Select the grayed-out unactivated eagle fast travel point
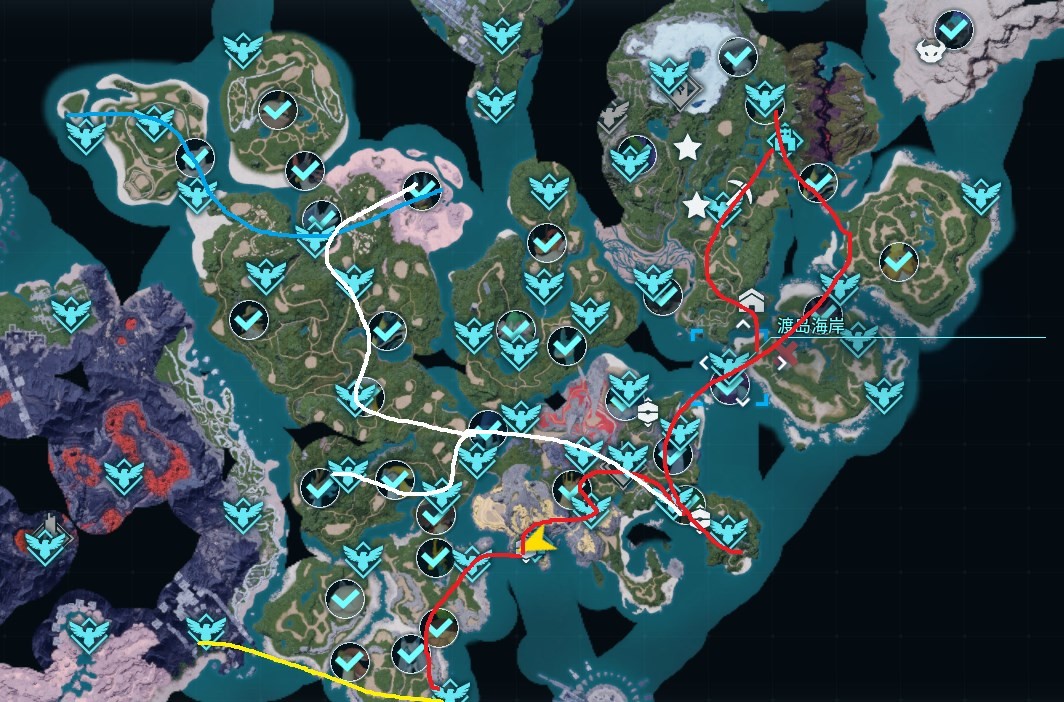This screenshot has width=1064, height=702. tap(613, 116)
